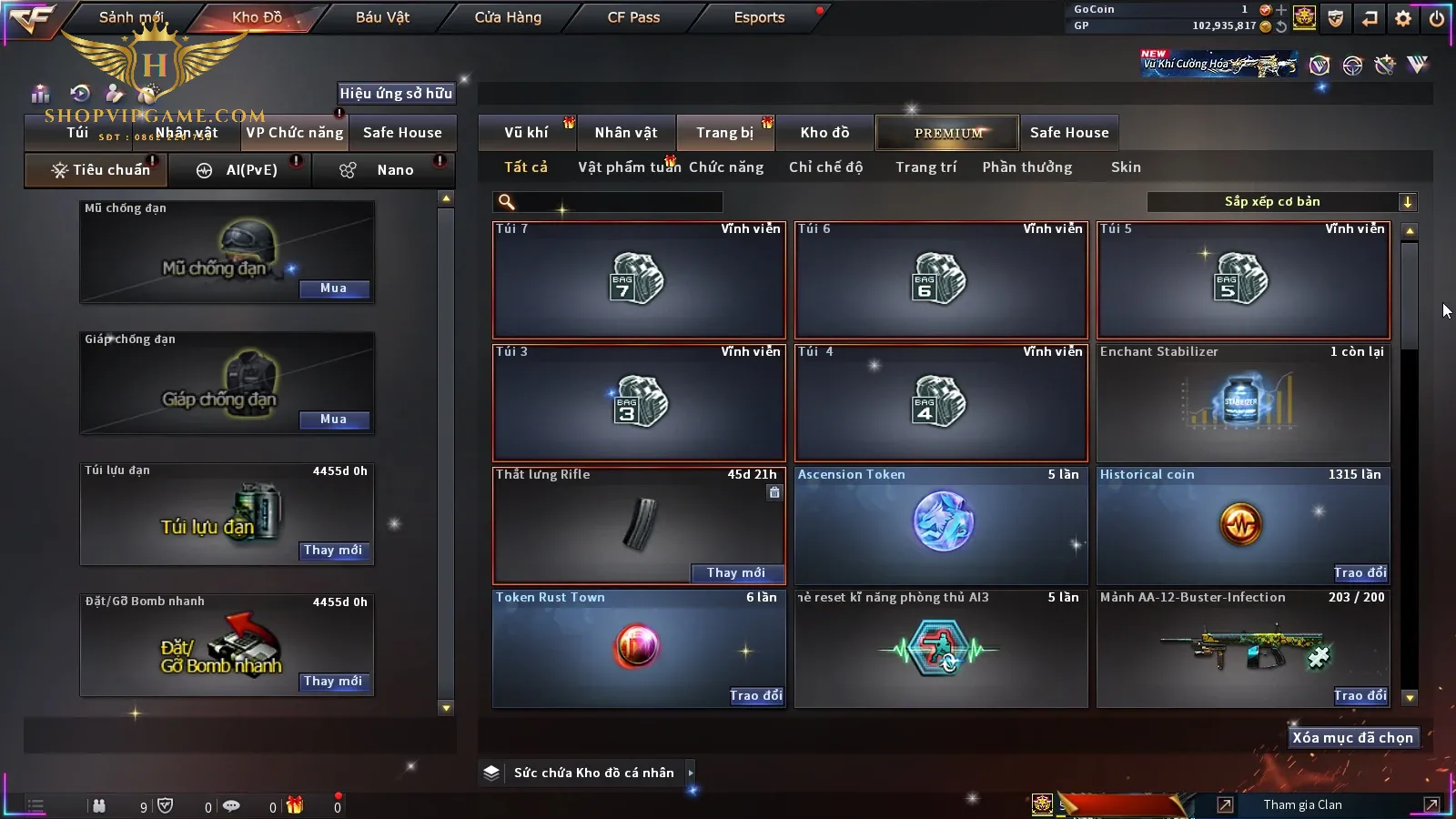Choose the Enchant Stabilizer item

click(1243, 402)
